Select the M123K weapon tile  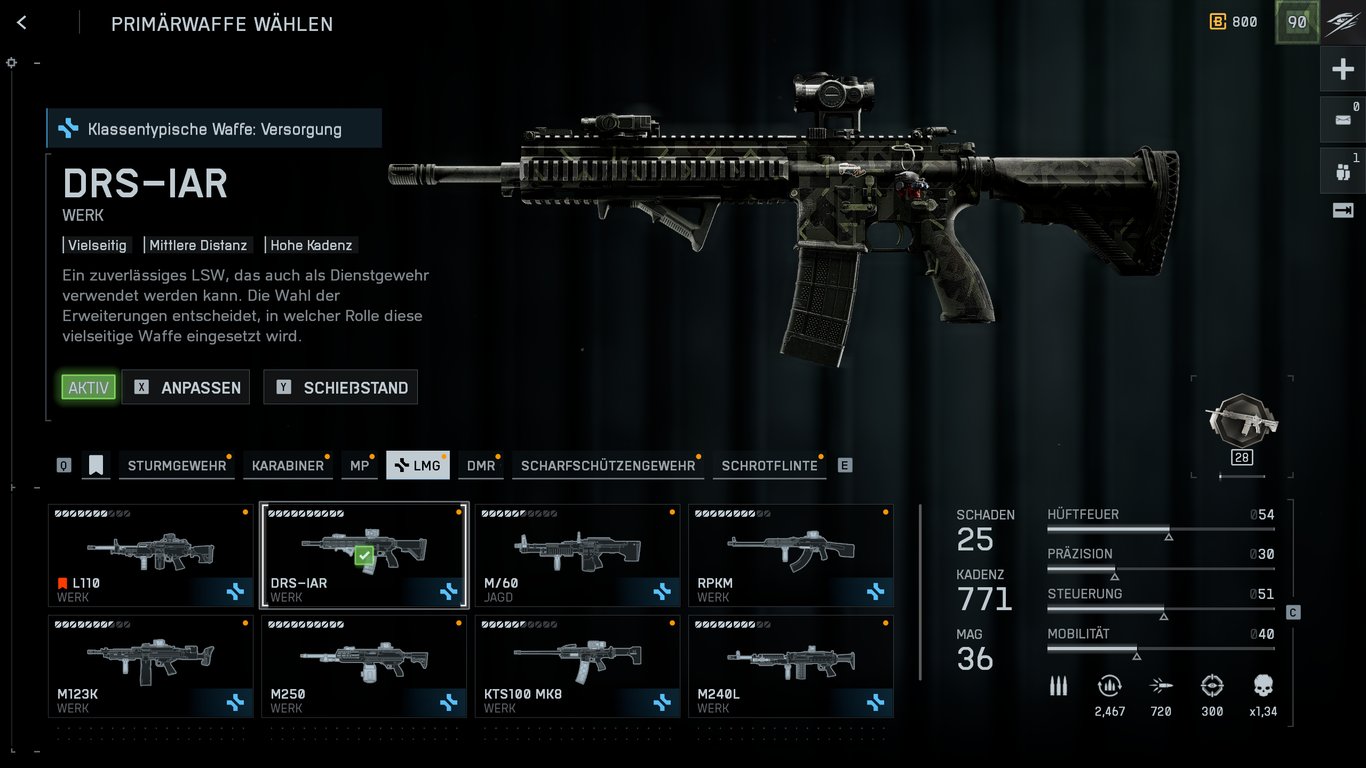[151, 666]
